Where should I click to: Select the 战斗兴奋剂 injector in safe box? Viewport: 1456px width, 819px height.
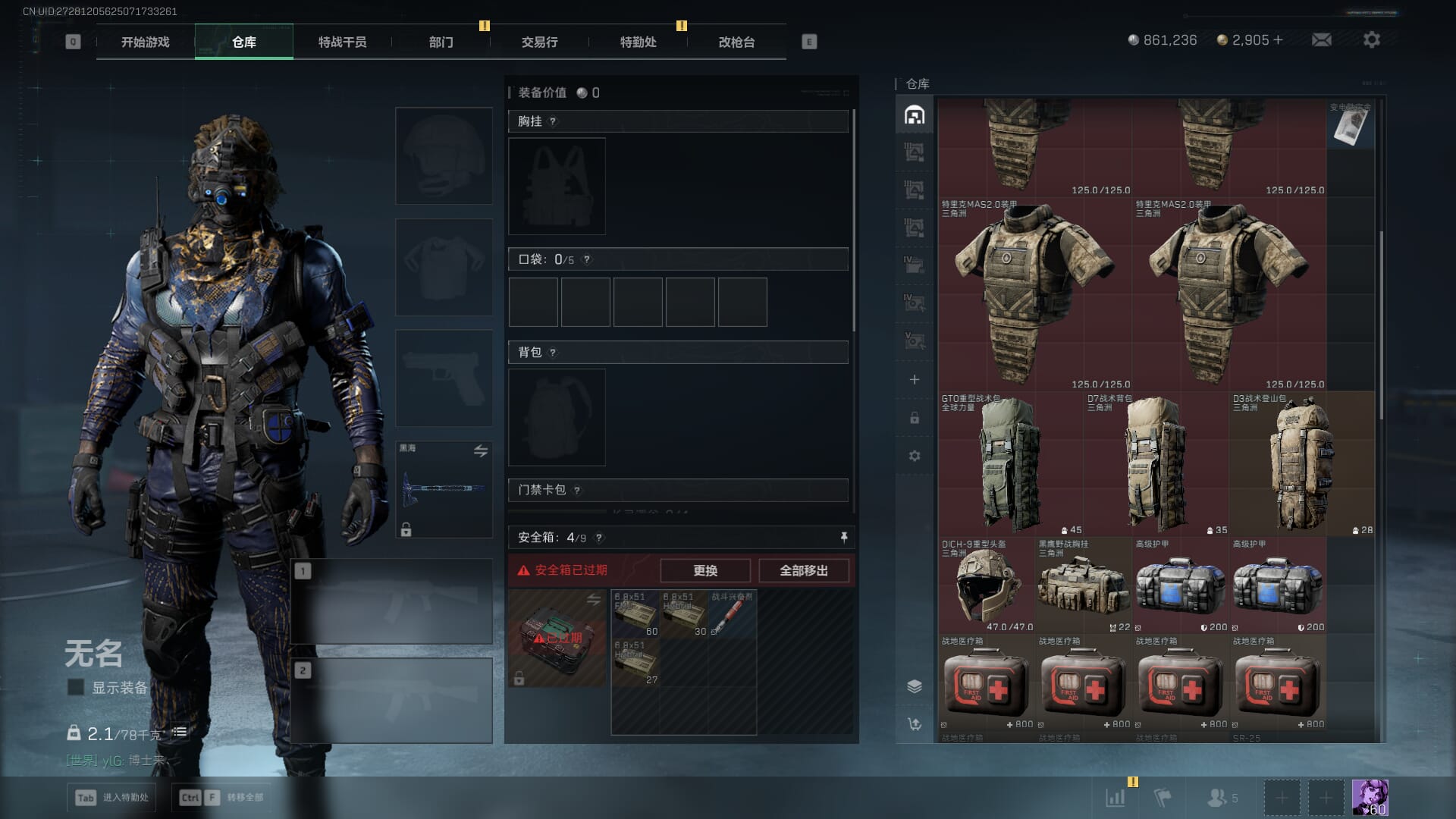tap(732, 613)
